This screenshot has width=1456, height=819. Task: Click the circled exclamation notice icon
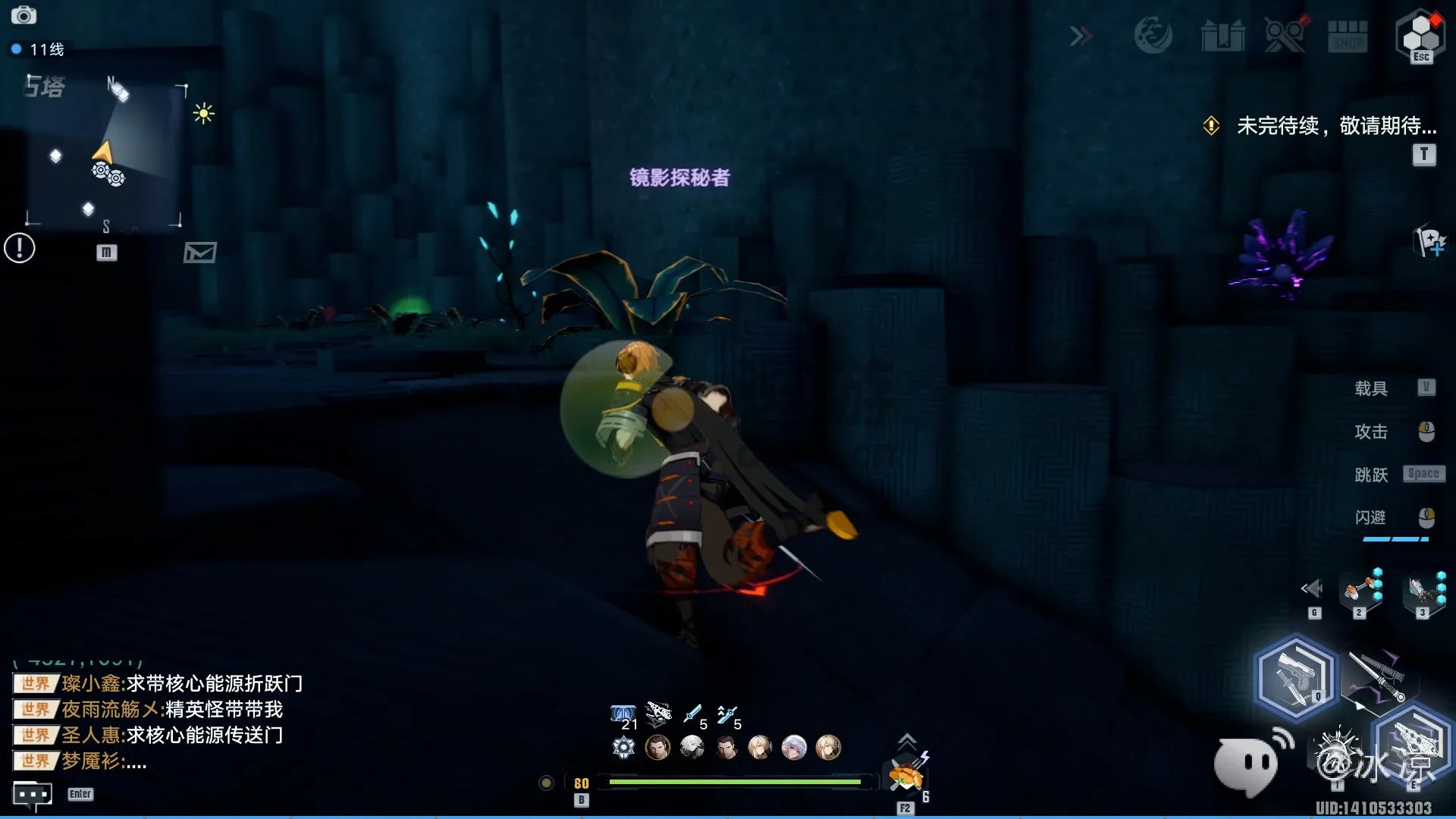point(20,248)
